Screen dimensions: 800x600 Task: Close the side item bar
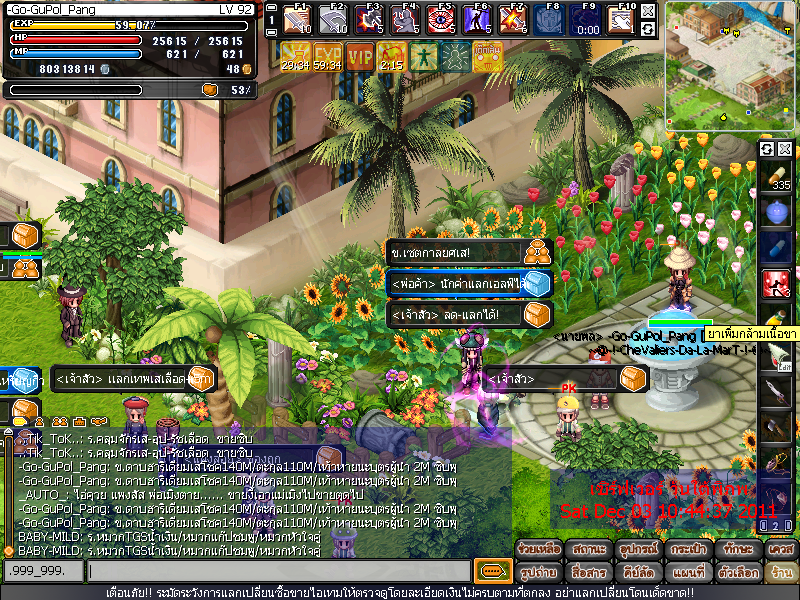(x=785, y=149)
